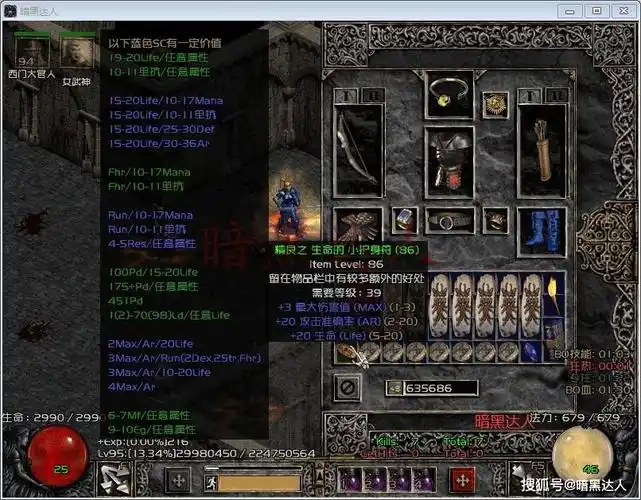641x500 pixels.
Task: Open the right-click skill selector
Action: (525, 480)
